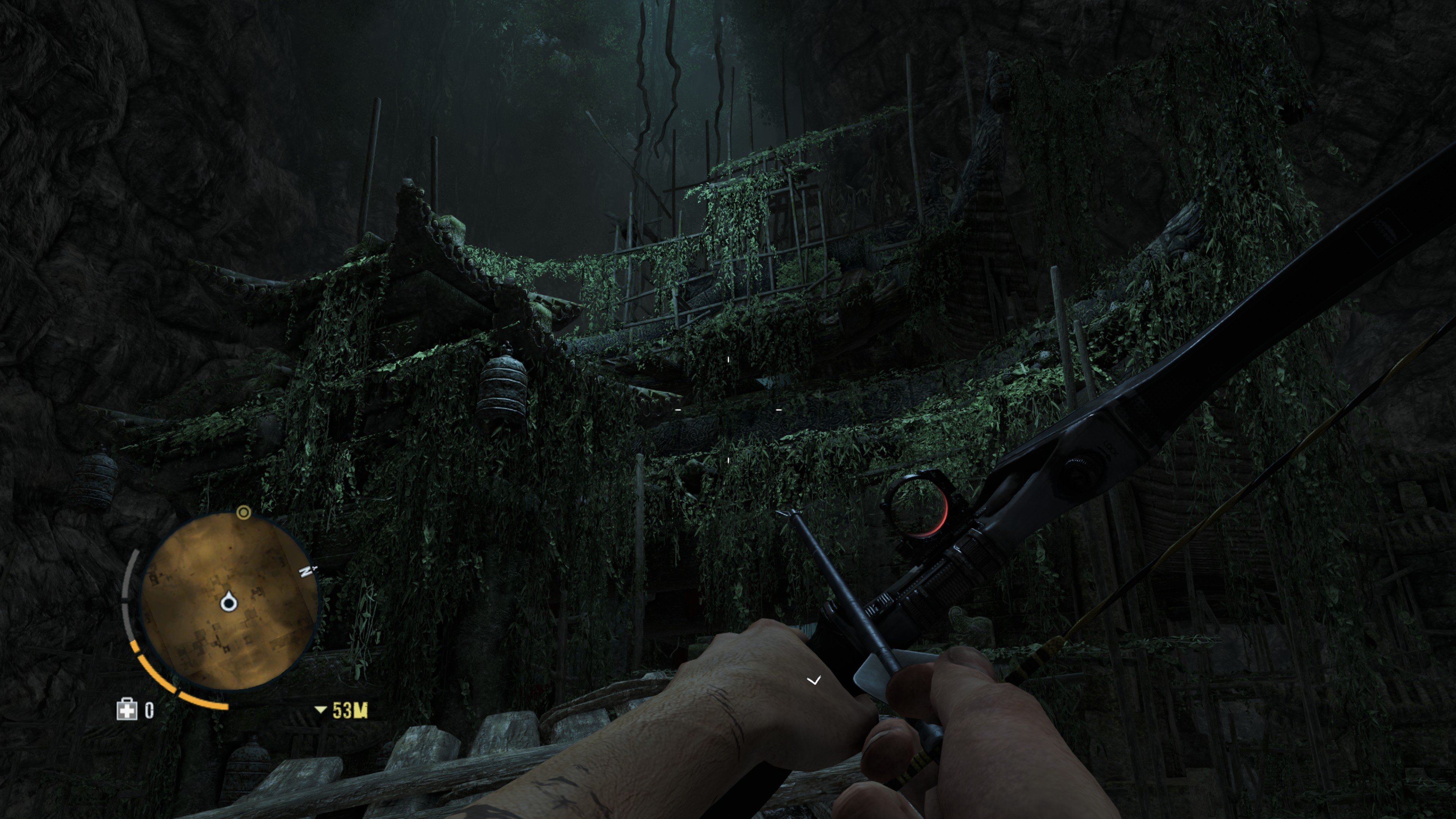Click the objective marker on minimap edge

pyautogui.click(x=243, y=512)
